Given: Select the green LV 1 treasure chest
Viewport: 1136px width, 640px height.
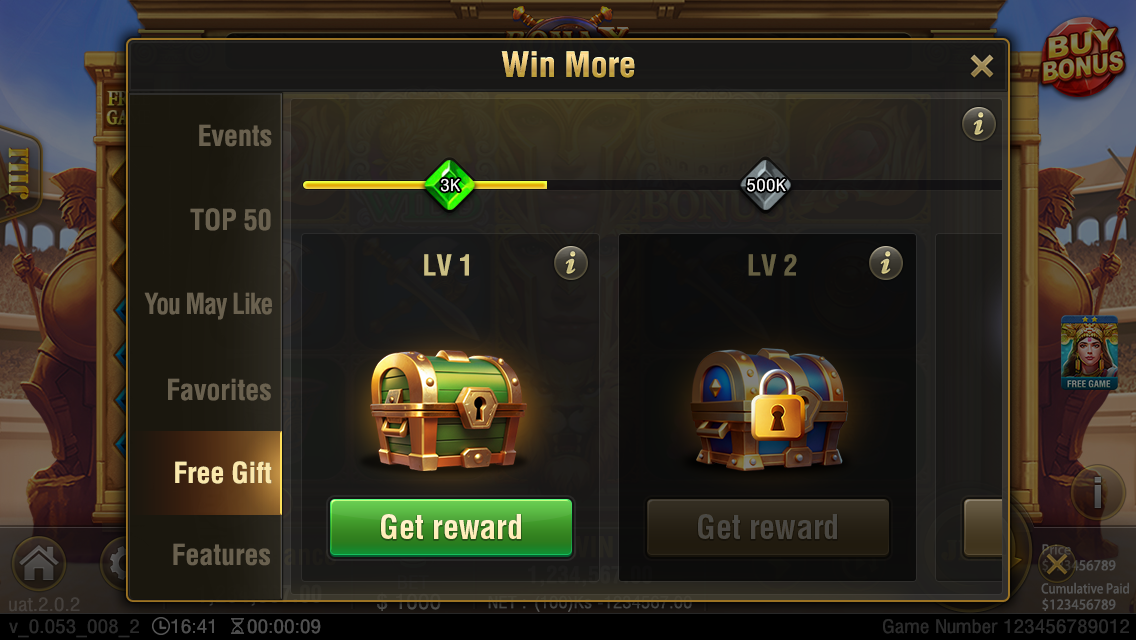Looking at the screenshot, I should (446, 408).
